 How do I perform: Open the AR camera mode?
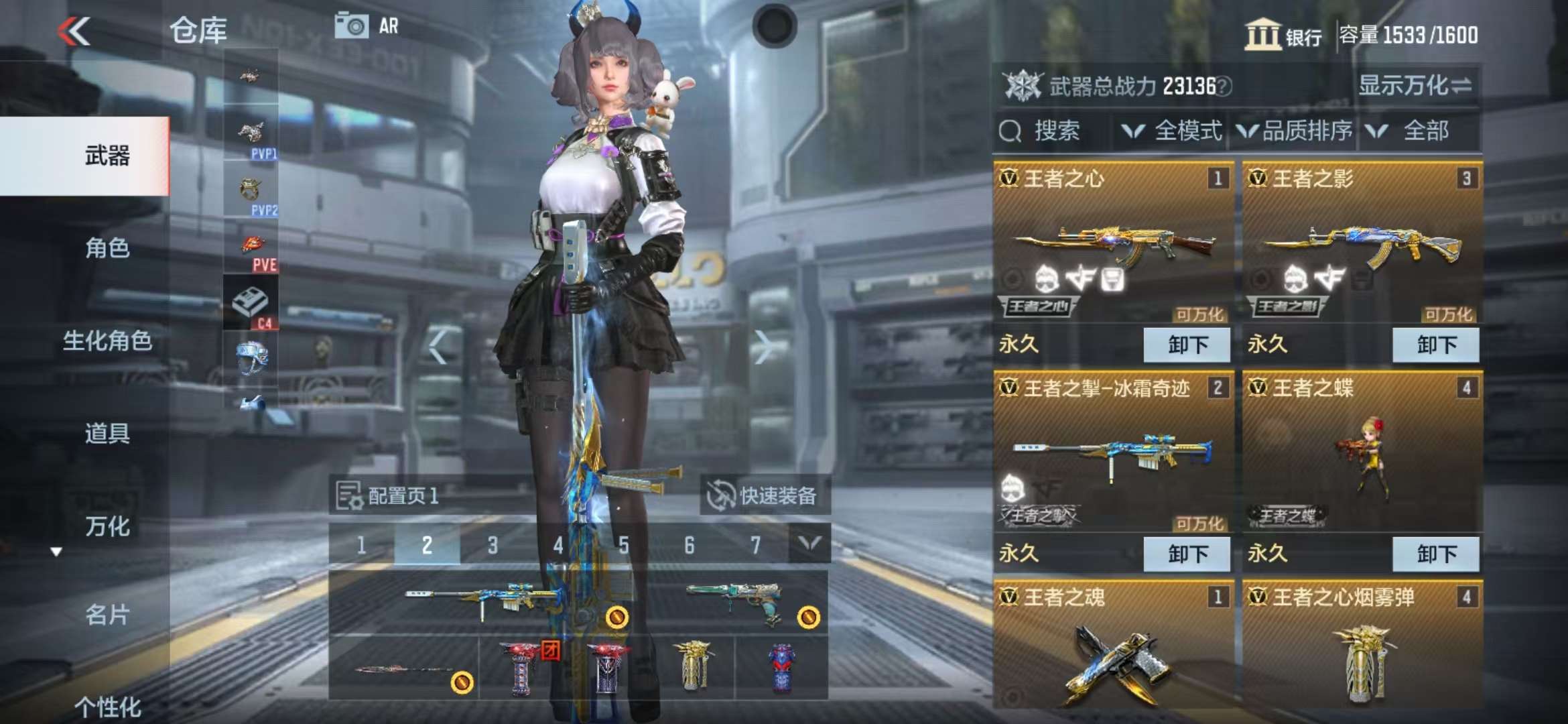click(x=367, y=27)
